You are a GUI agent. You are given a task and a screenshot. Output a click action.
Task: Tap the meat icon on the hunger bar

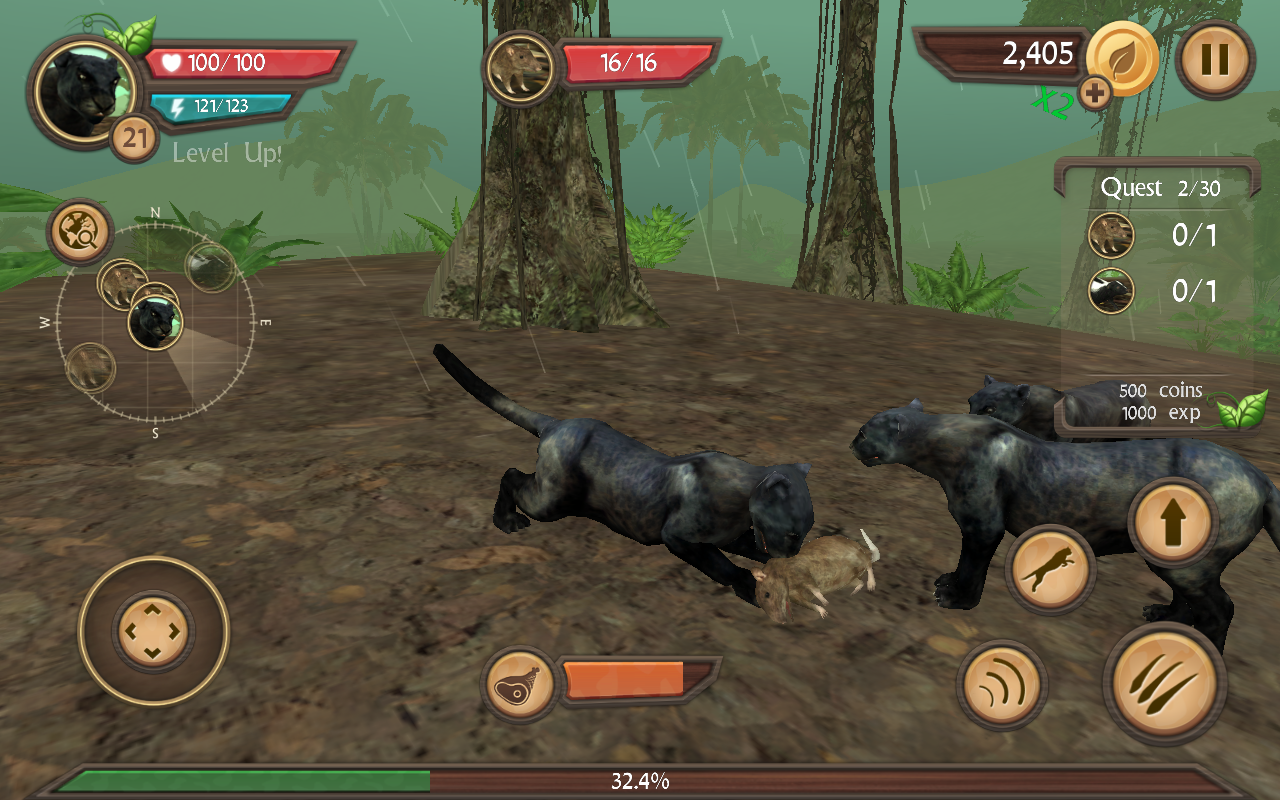click(521, 681)
